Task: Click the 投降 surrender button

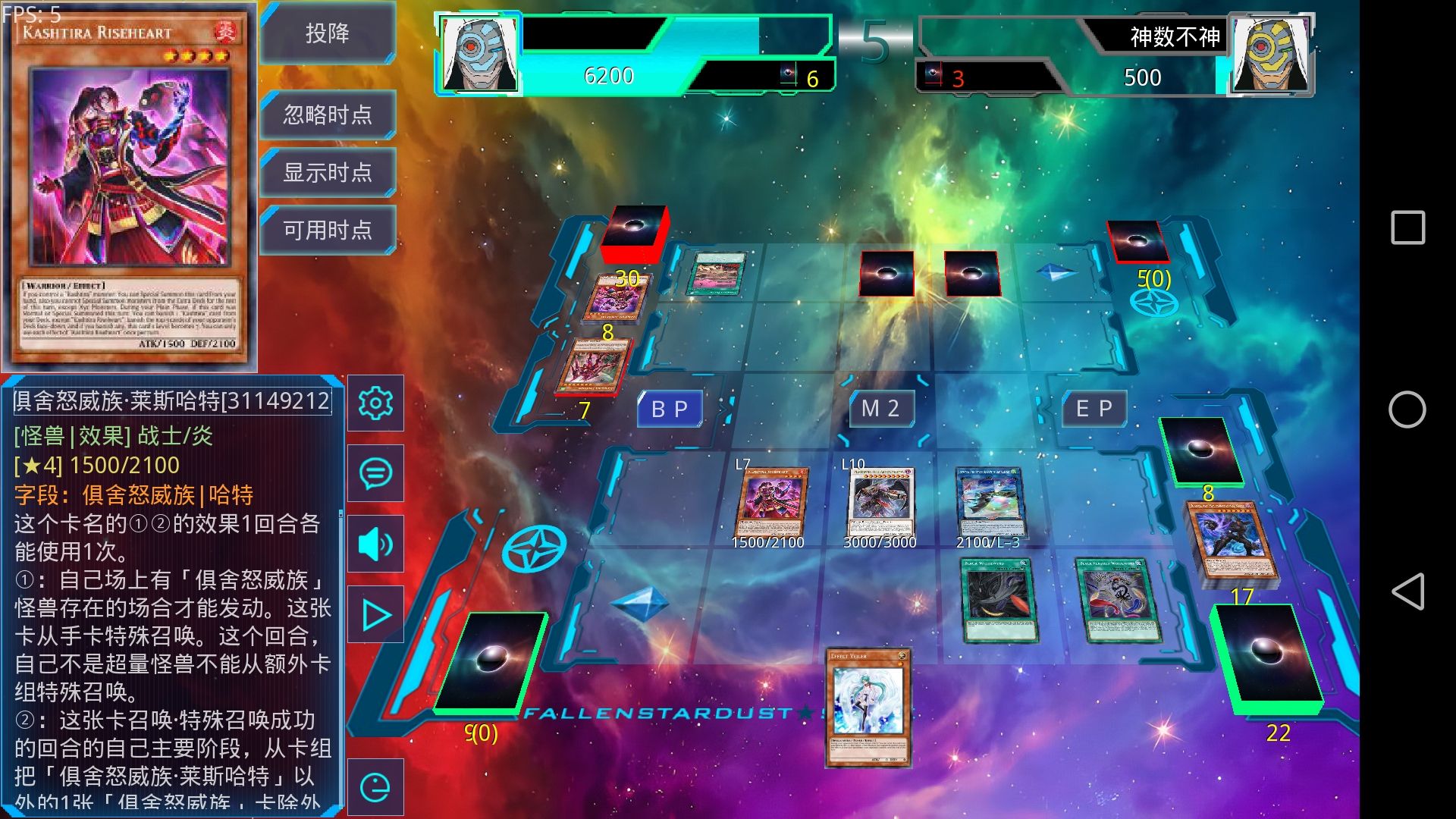Action: coord(328,33)
